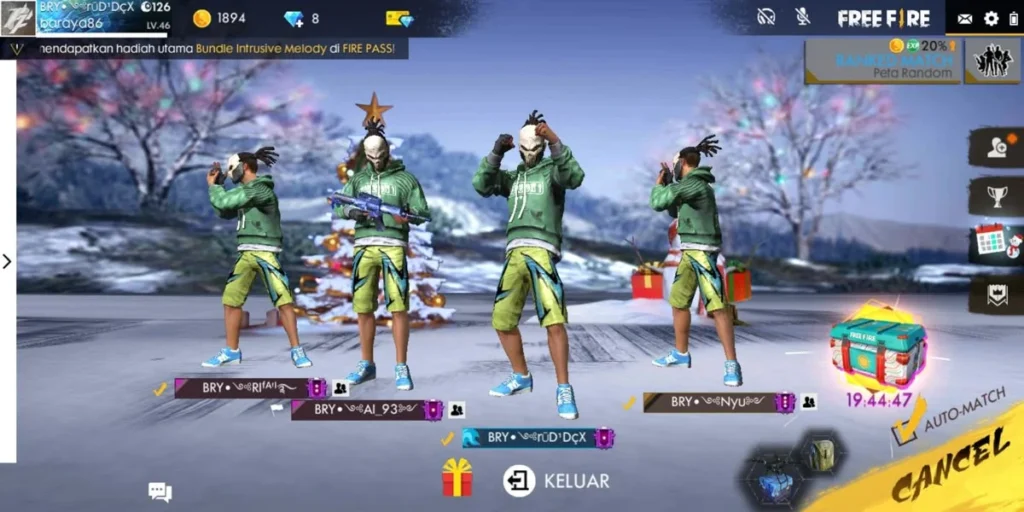Cancel the matchmaking search

pyautogui.click(x=950, y=472)
